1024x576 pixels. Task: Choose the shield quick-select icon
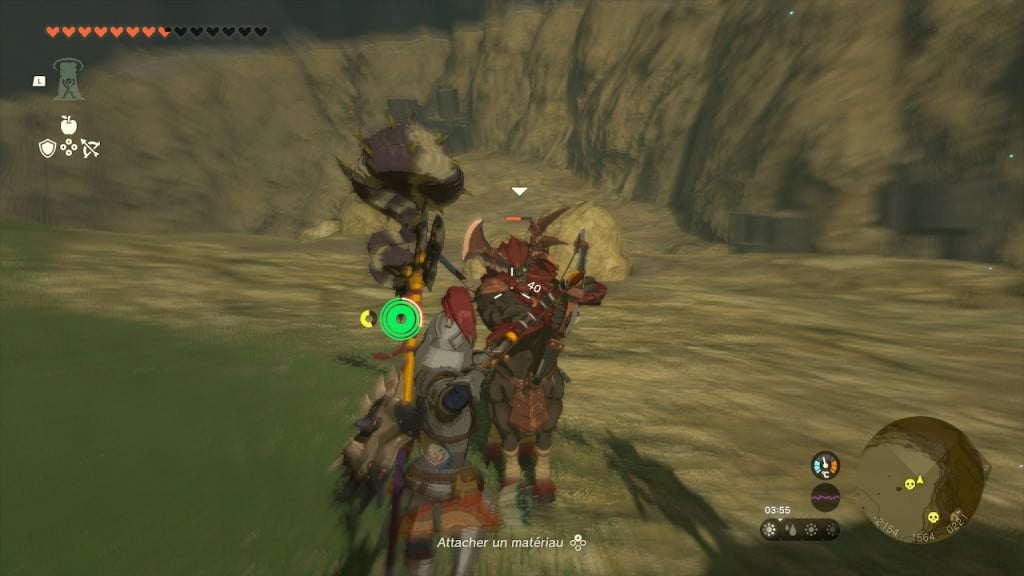[x=46, y=149]
